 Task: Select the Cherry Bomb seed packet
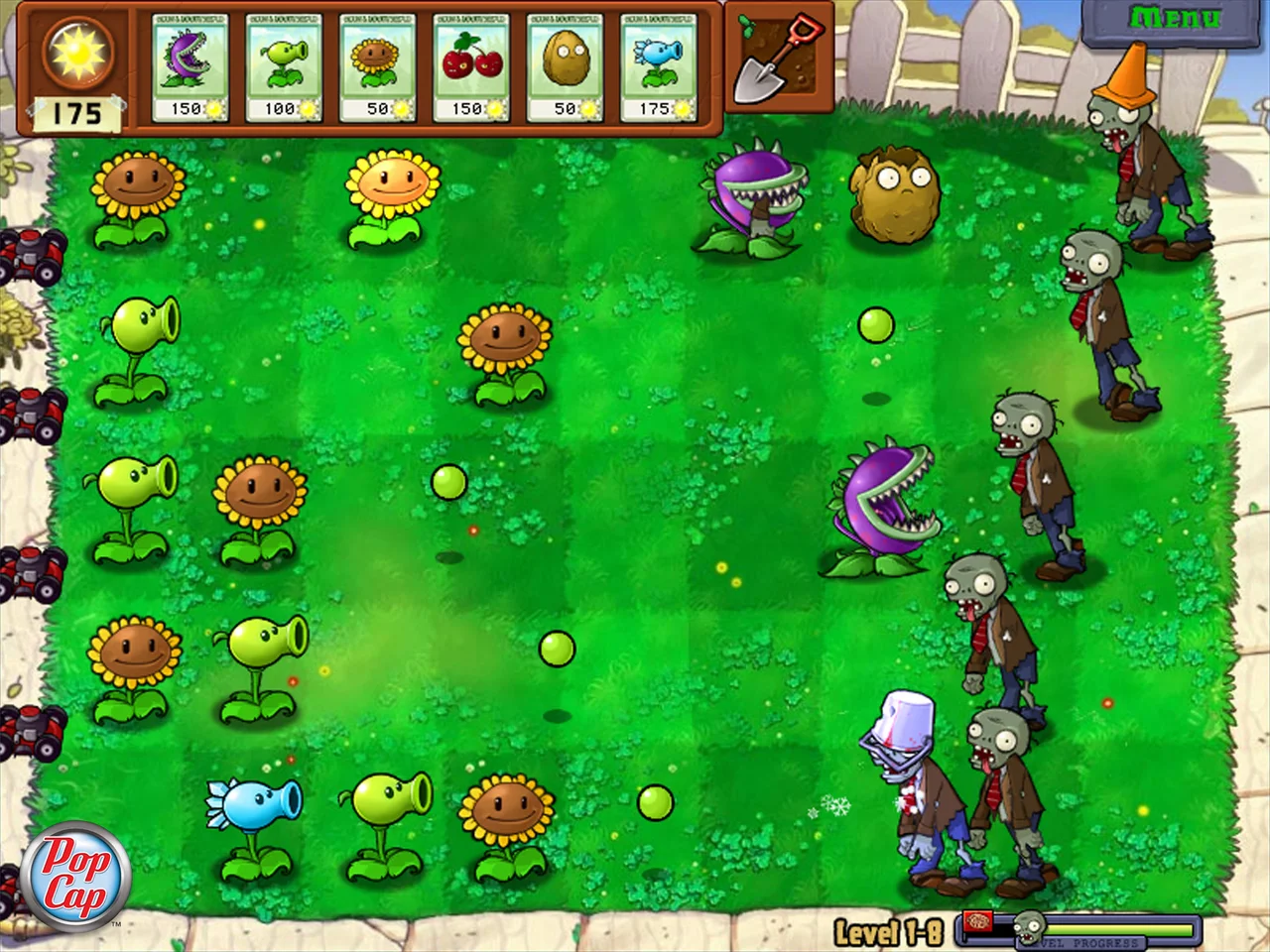pos(473,64)
